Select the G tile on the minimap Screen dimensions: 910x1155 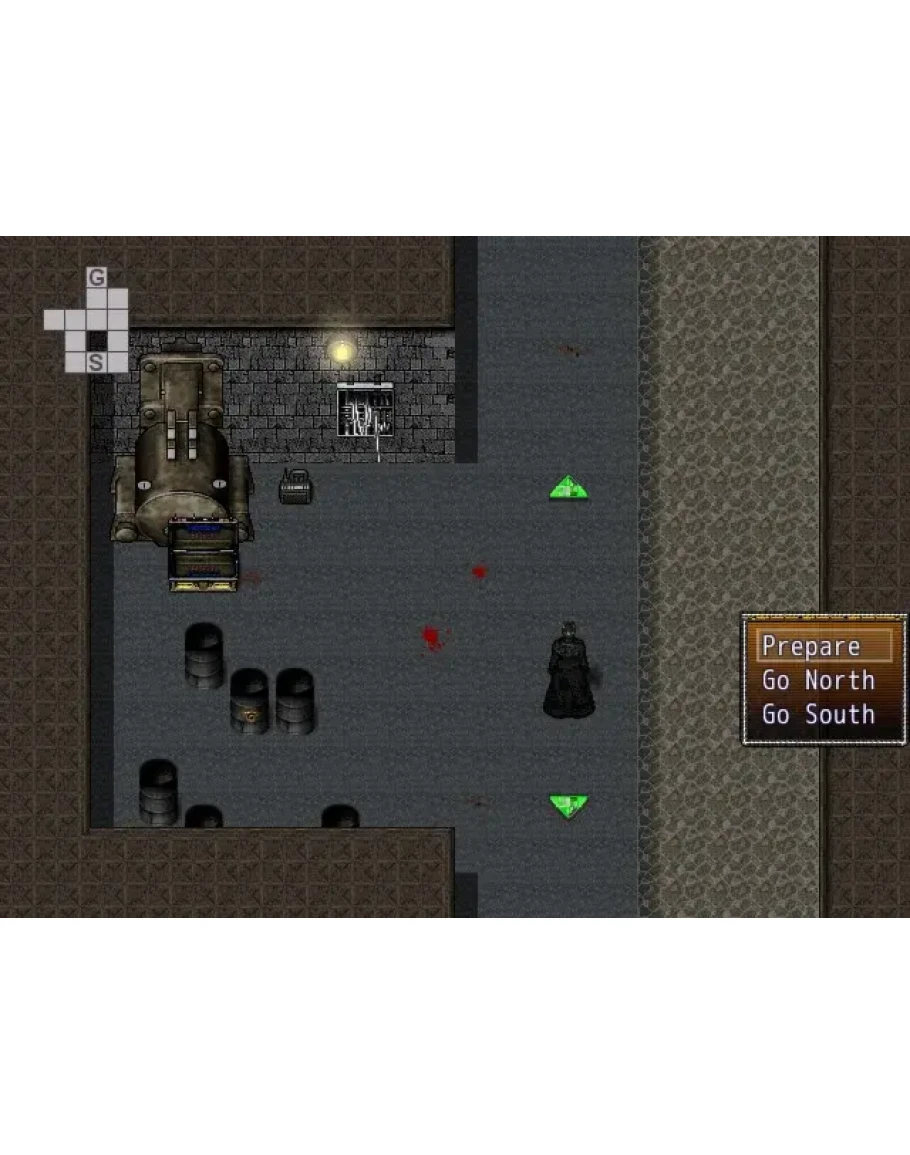click(x=96, y=278)
